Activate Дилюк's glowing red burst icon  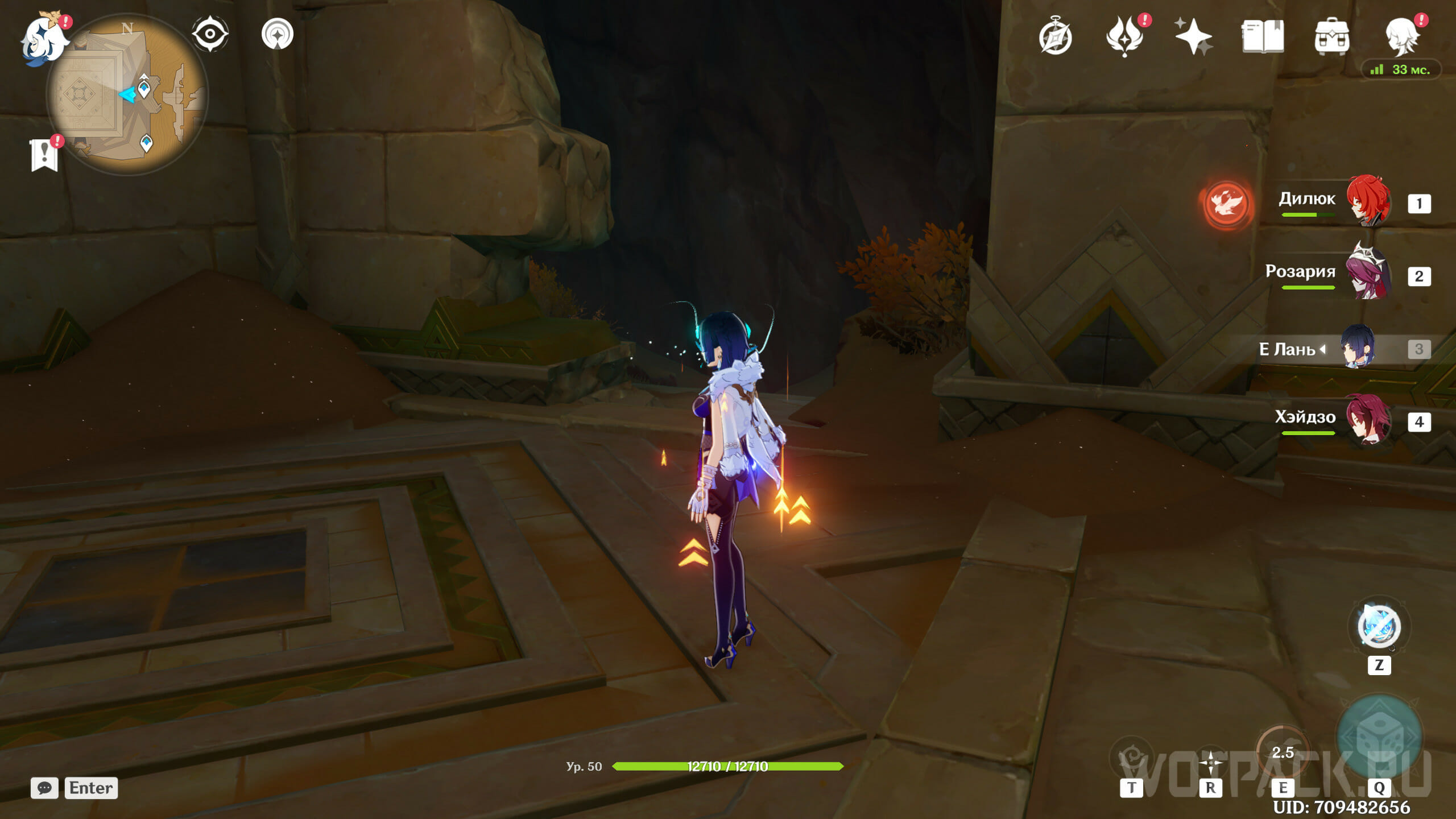pyautogui.click(x=1226, y=203)
